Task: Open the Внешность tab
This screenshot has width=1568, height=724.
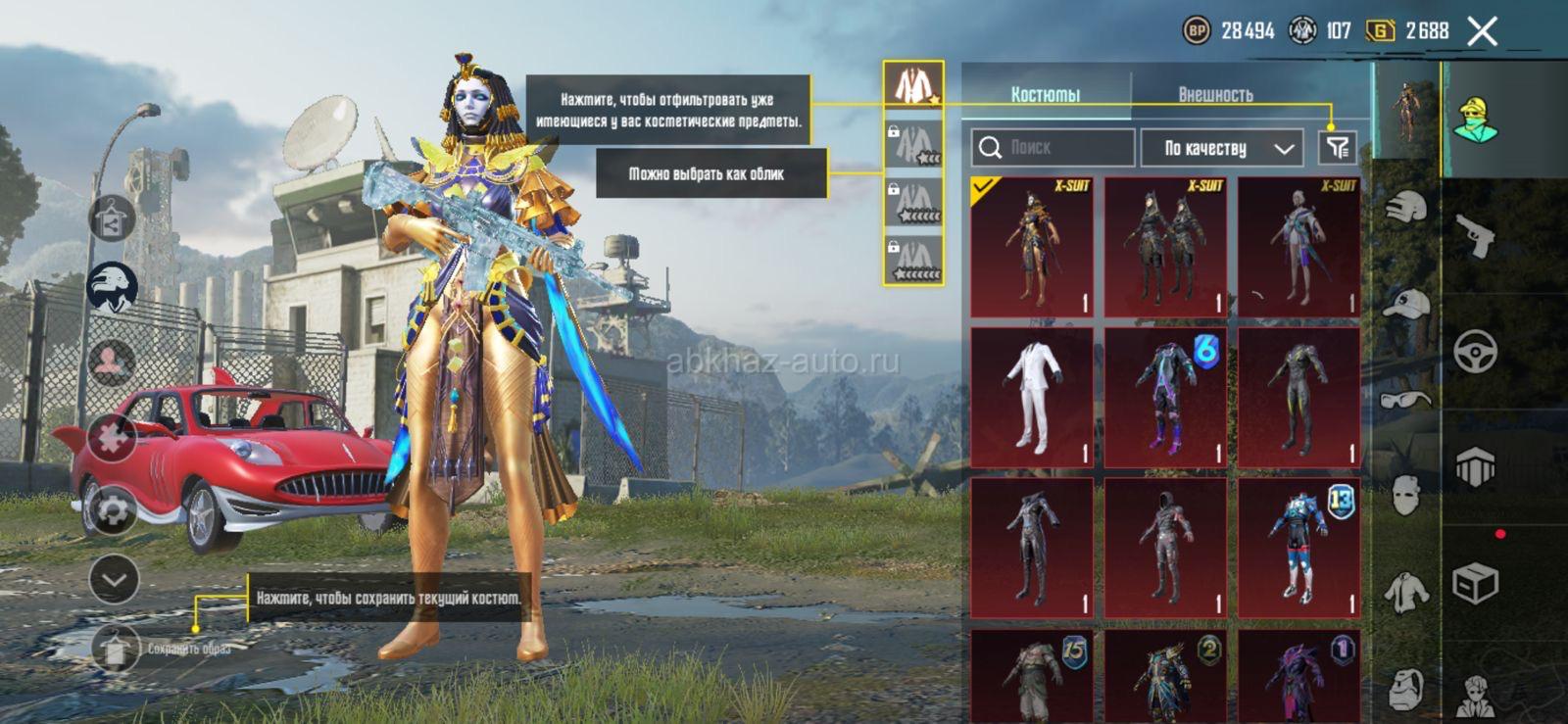Action: coord(1215,94)
